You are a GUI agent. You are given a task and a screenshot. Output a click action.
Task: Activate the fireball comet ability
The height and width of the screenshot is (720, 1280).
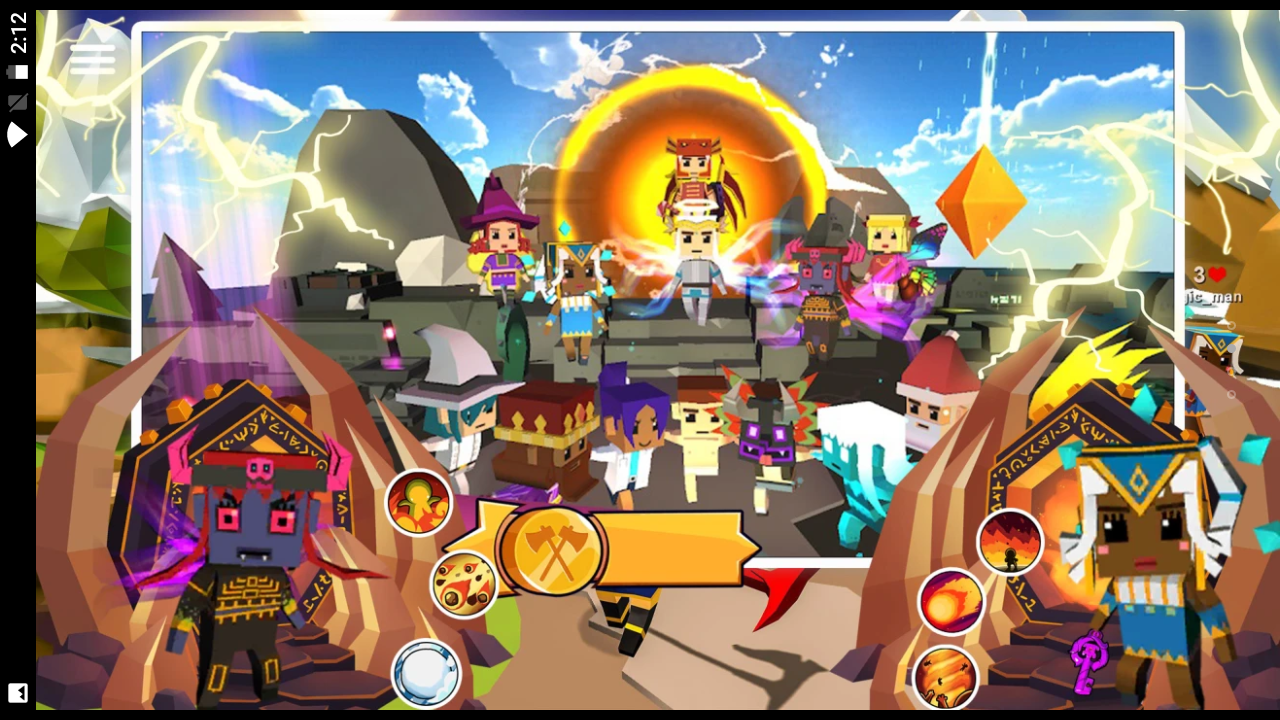pyautogui.click(x=951, y=602)
